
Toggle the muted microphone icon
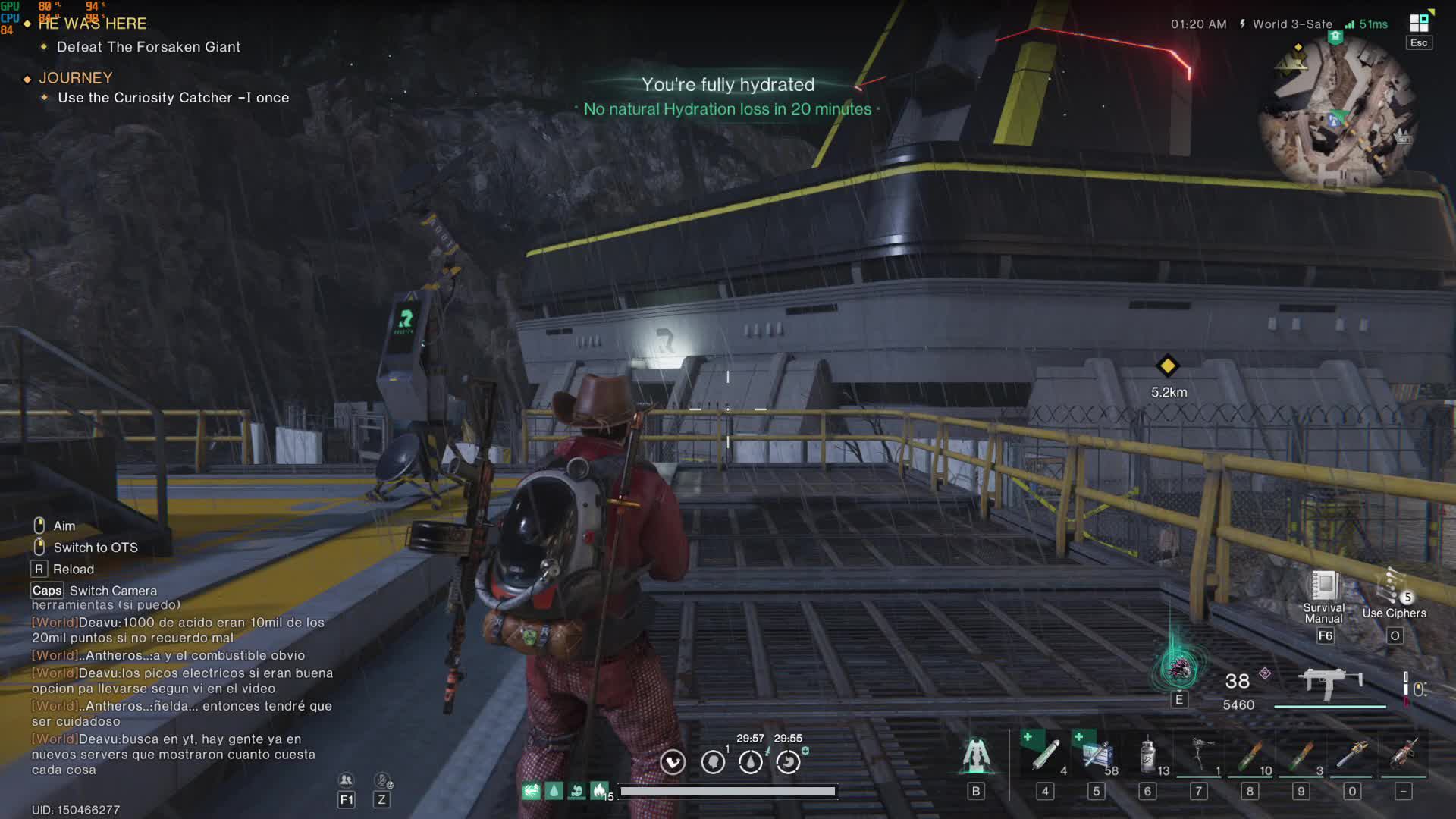coord(382,780)
